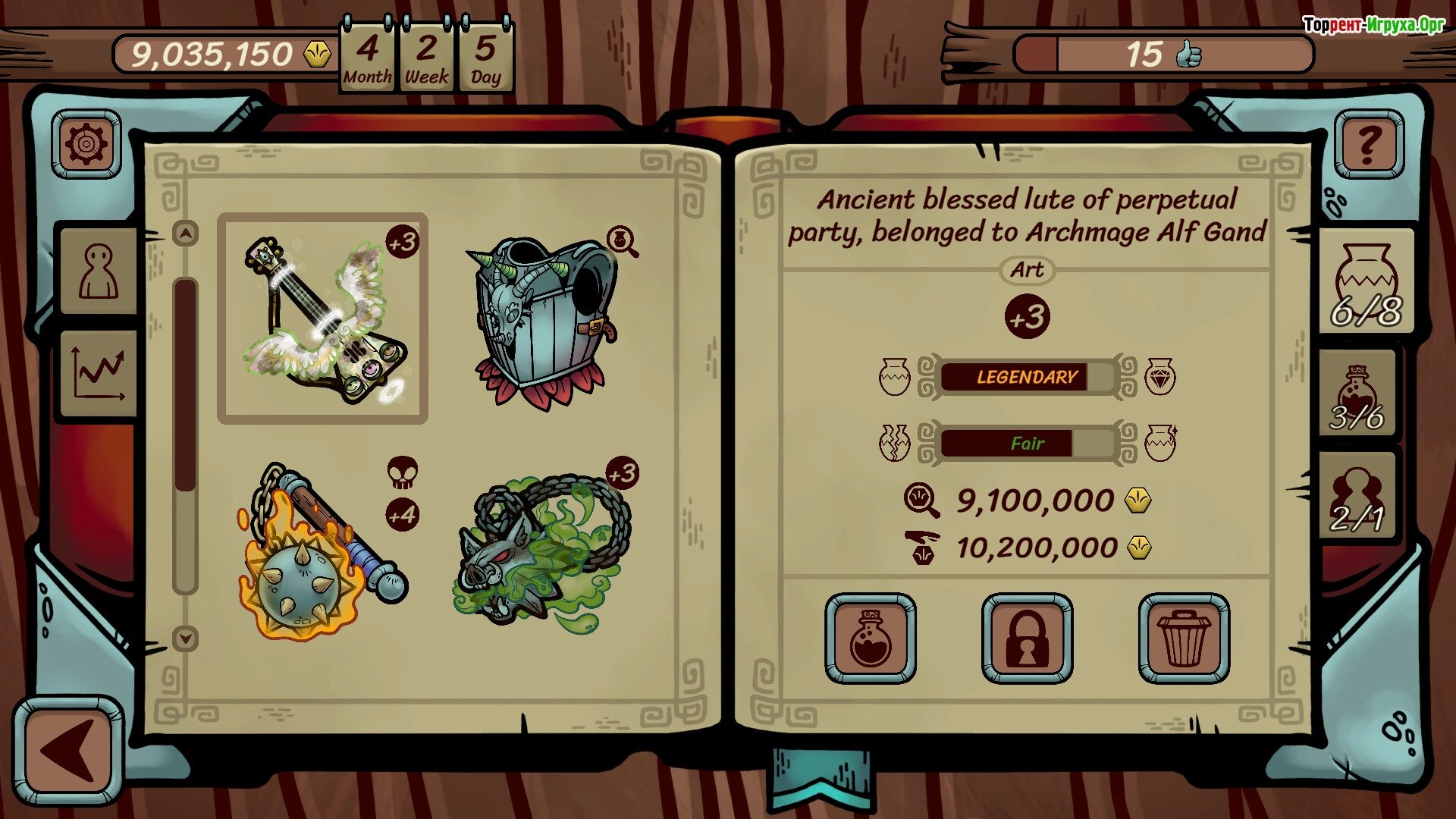Open the potions tab 3/6

pyautogui.click(x=1357, y=394)
